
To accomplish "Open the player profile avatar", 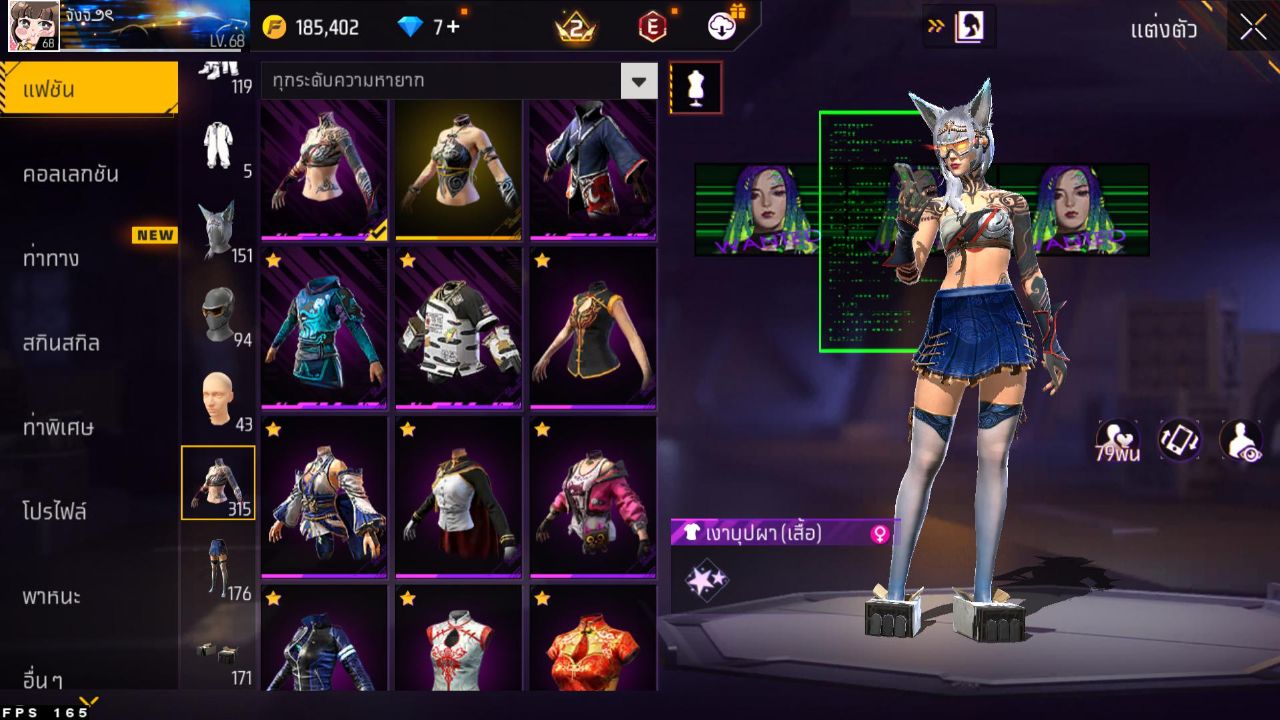I will [33, 26].
